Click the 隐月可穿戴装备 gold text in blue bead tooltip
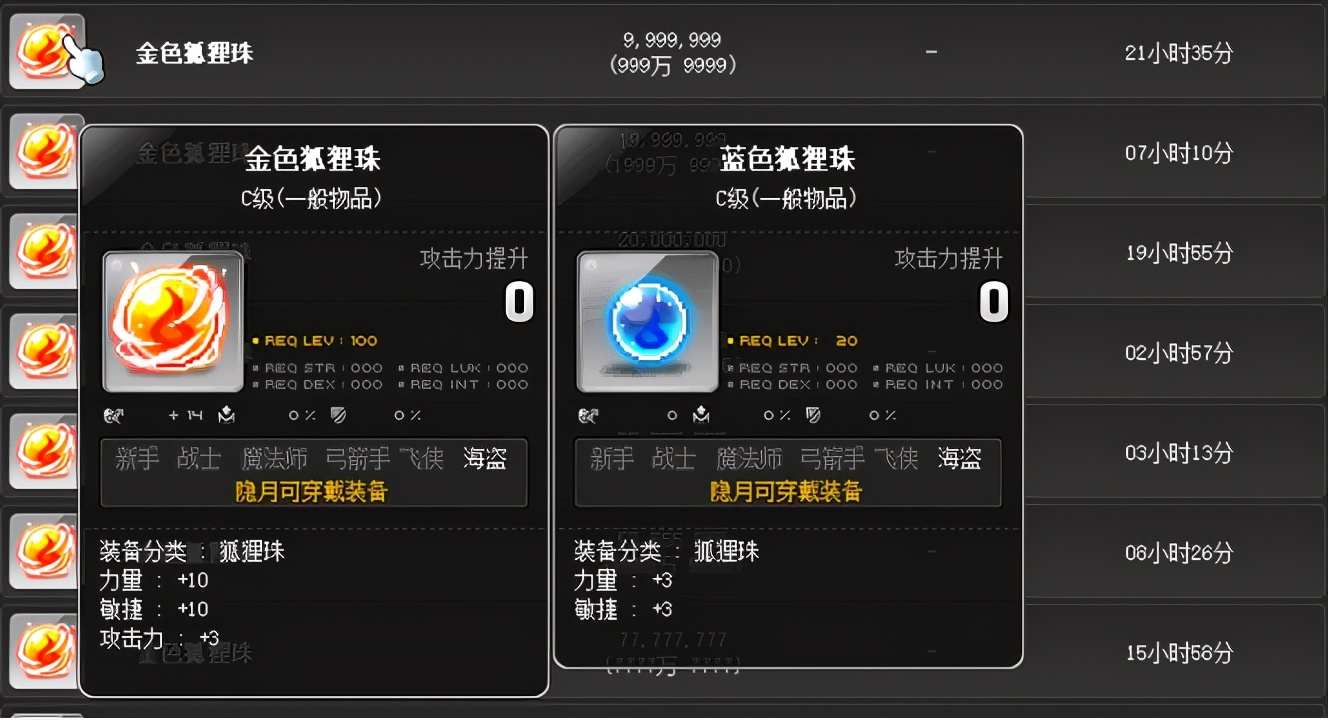 [788, 491]
